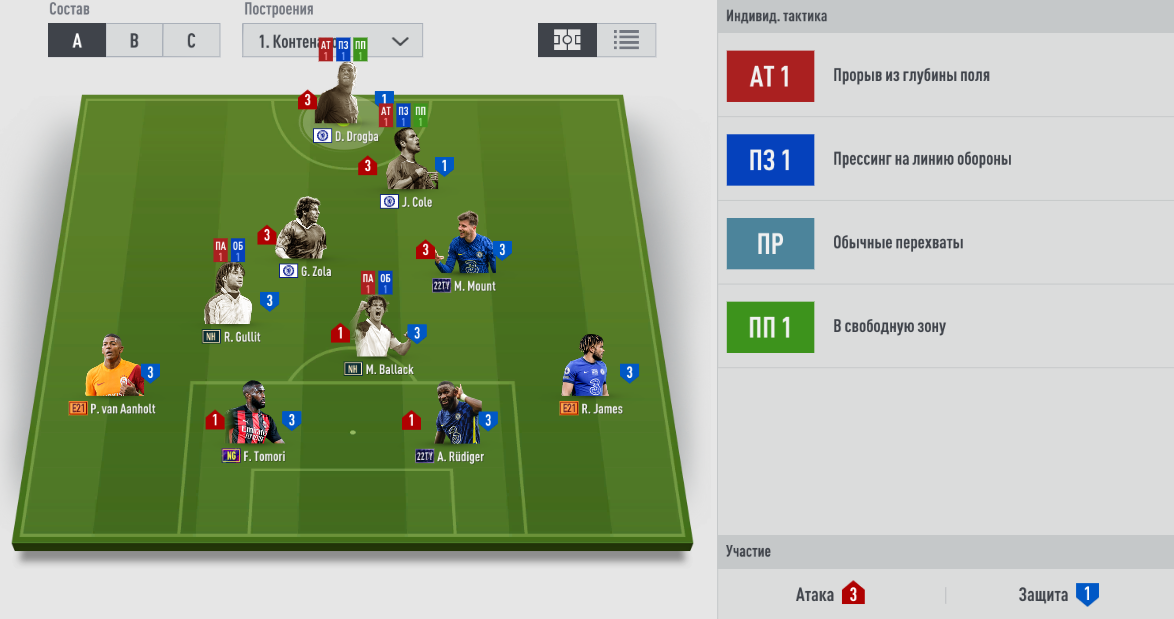Select the ПП 1 free zone tactic

(770, 327)
